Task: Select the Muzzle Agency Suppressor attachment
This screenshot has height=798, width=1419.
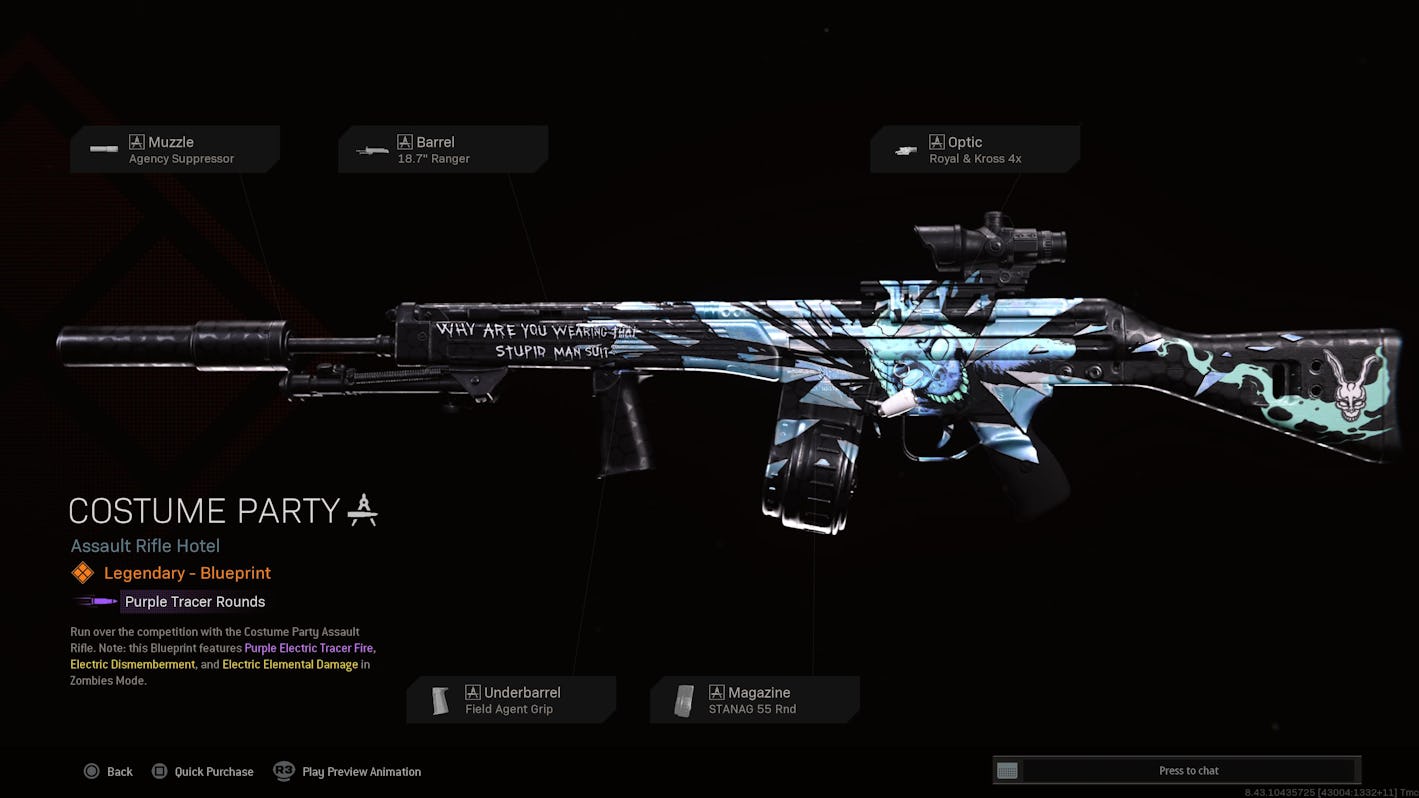Action: [174, 150]
